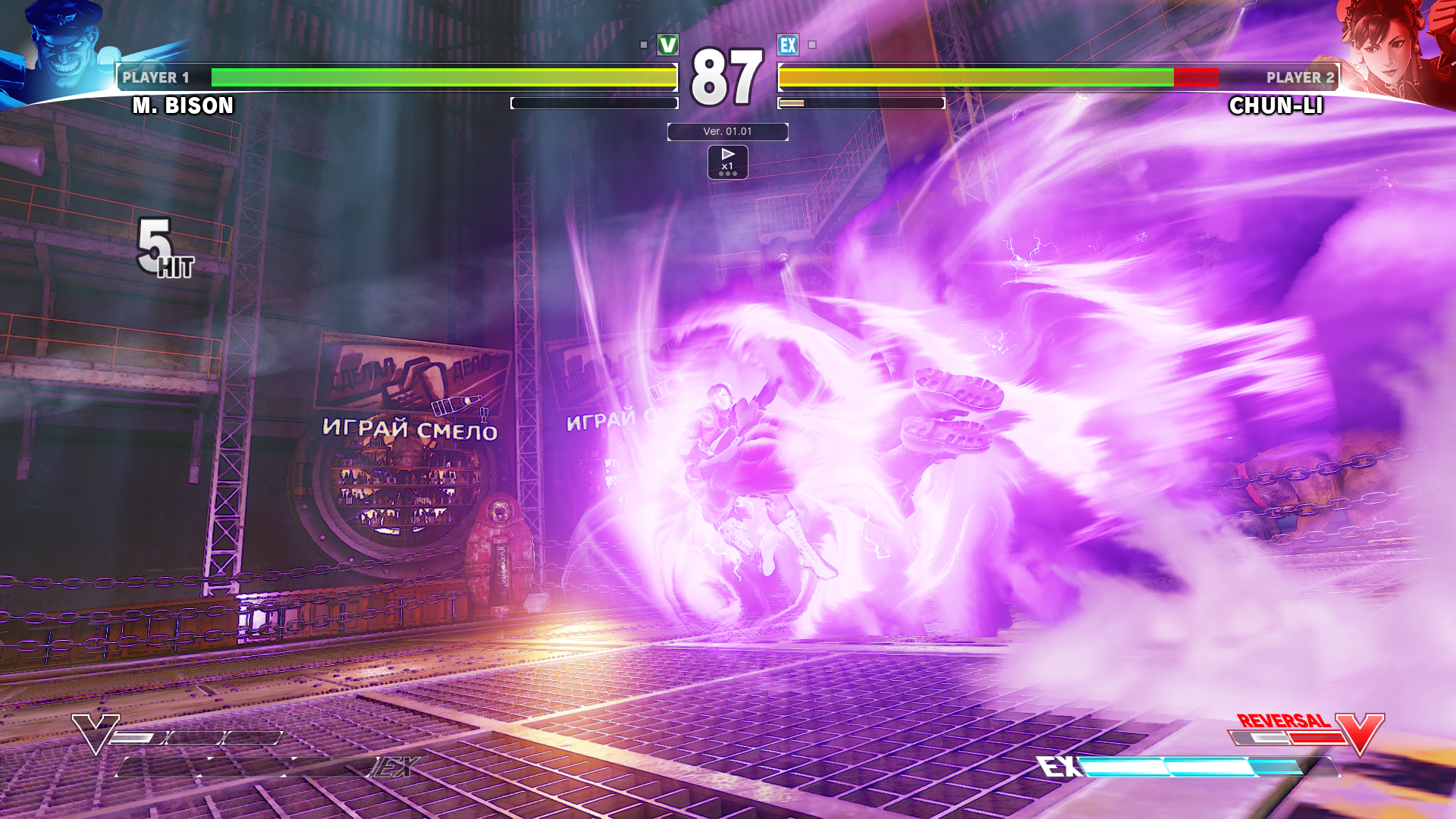Click the M. BISON name label
The image size is (1456, 819).
coord(182,106)
